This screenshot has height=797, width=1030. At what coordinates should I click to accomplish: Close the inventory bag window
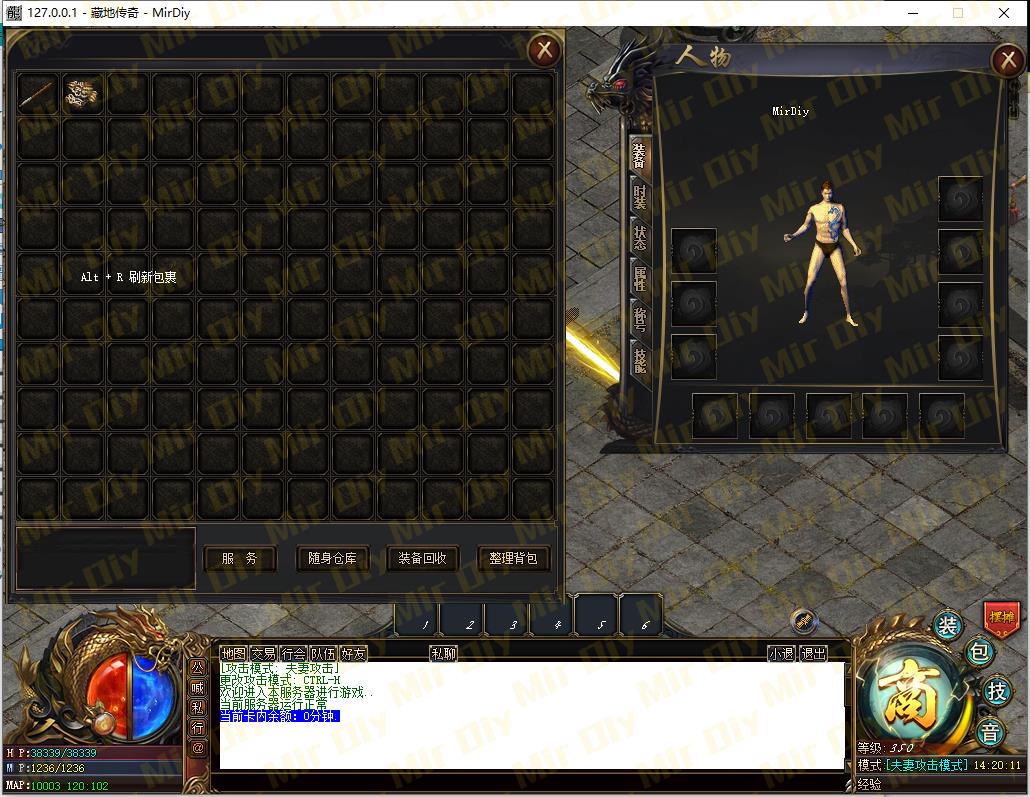click(544, 49)
